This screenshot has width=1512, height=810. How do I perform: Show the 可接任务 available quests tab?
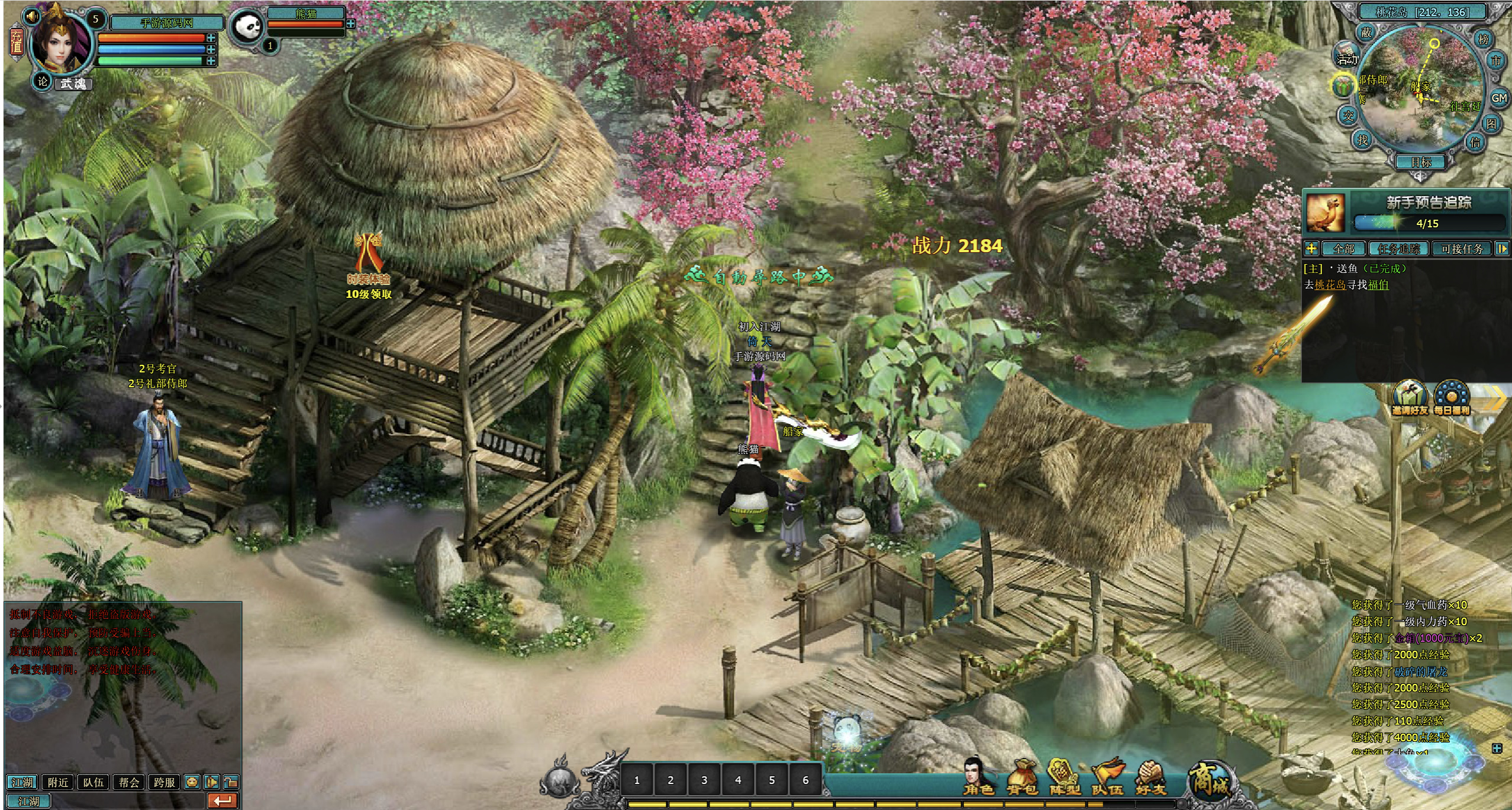coord(1462,249)
